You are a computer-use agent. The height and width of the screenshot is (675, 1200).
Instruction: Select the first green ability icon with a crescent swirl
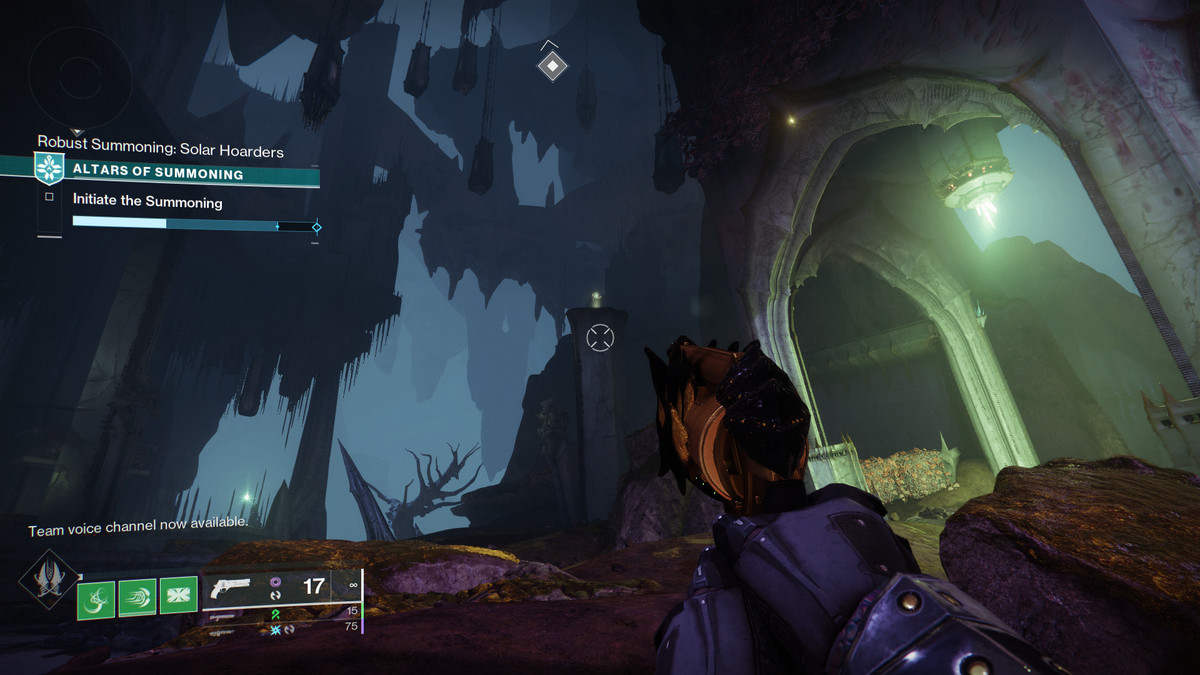coord(96,598)
